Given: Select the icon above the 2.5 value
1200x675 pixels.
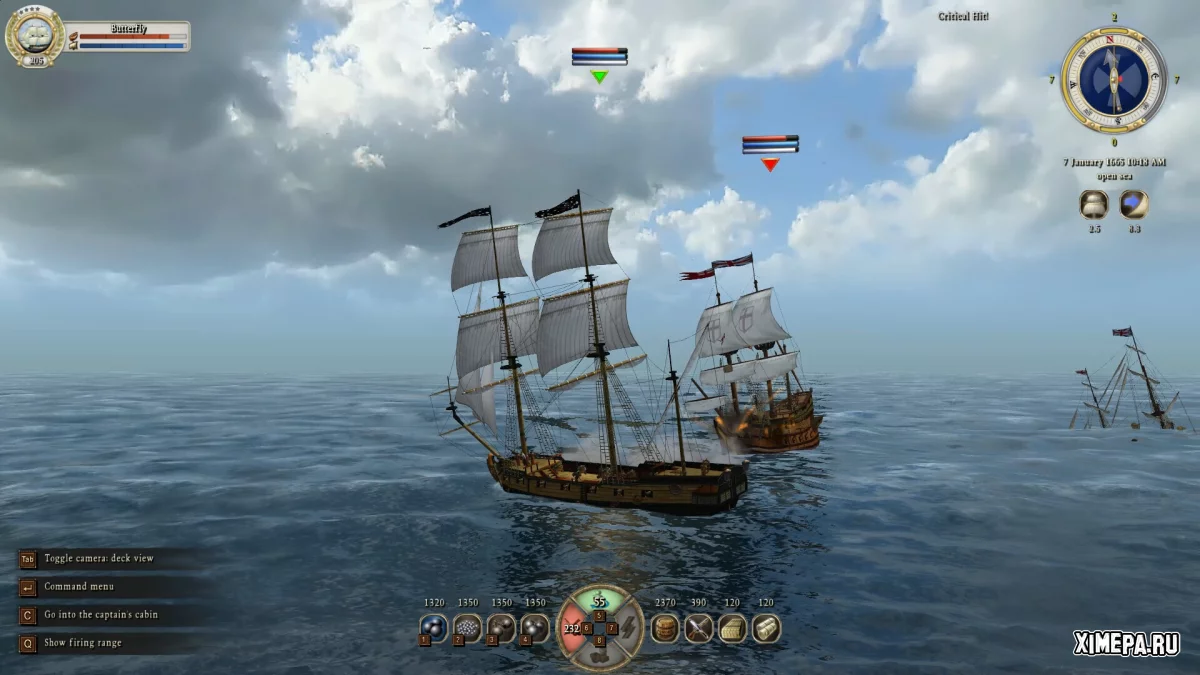Looking at the screenshot, I should click(x=1094, y=205).
